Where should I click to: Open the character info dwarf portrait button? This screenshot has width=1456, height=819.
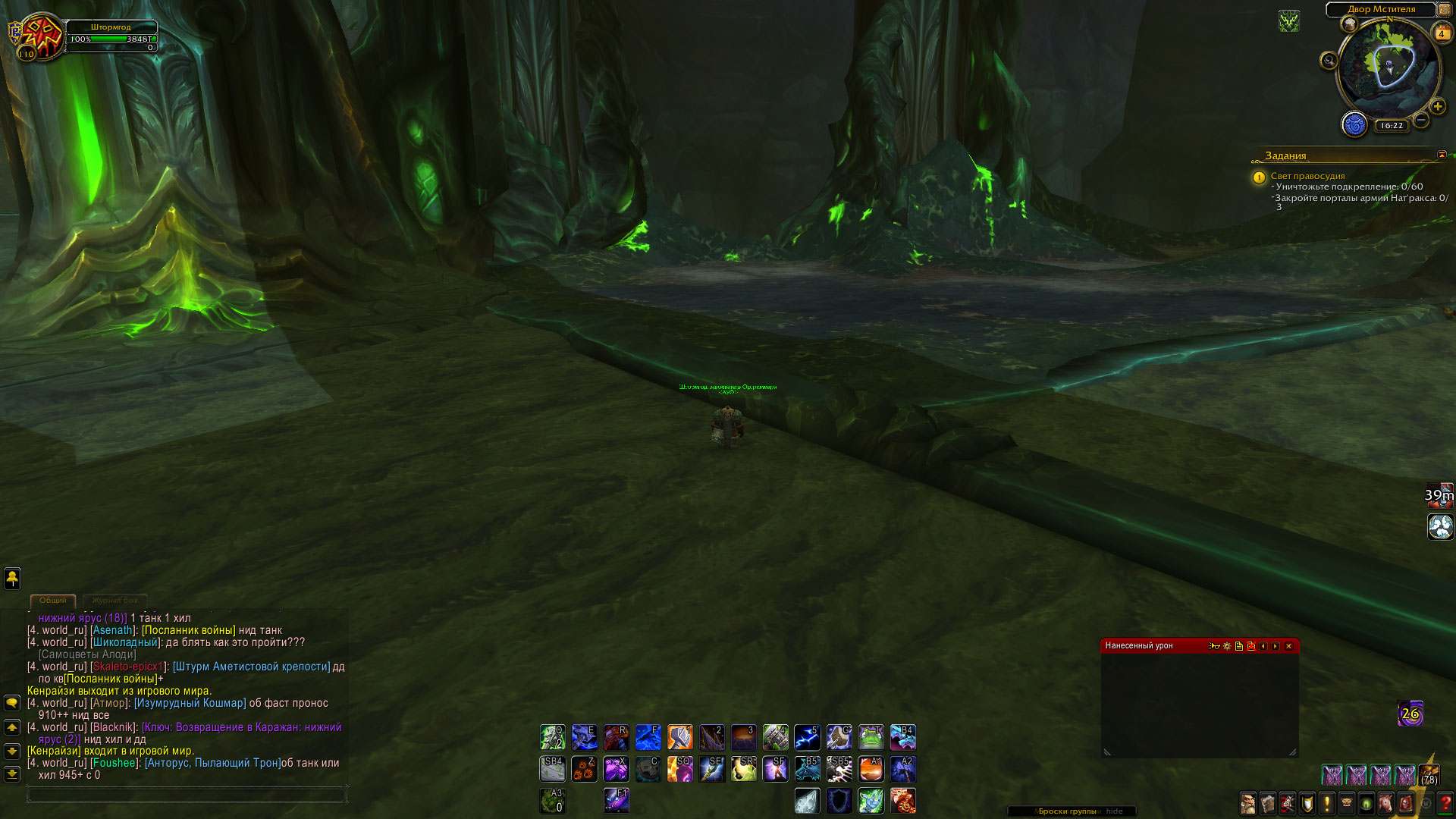(x=1247, y=803)
